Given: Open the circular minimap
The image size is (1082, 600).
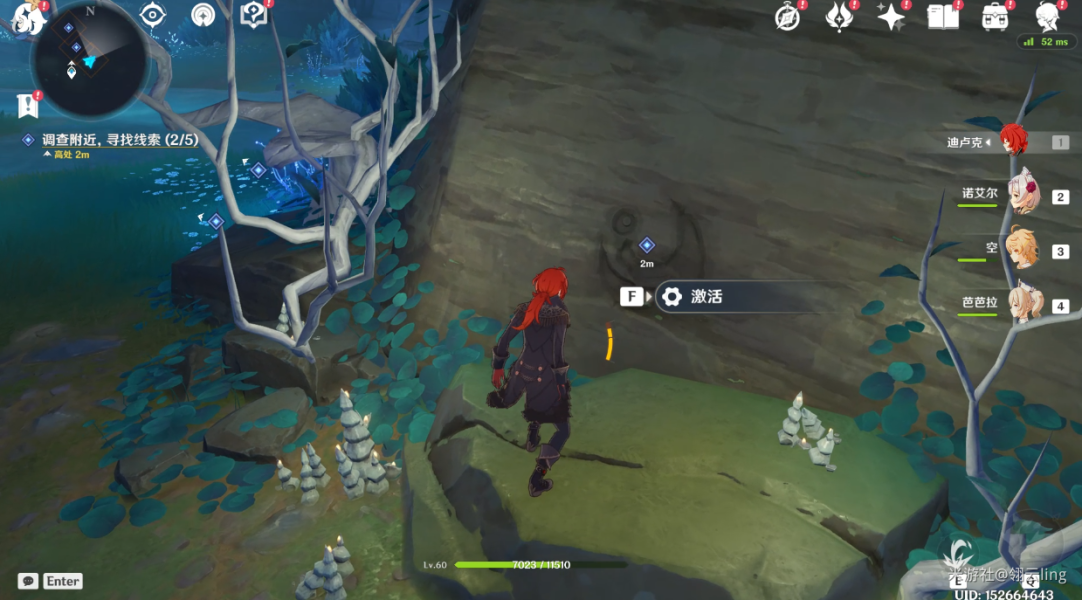Looking at the screenshot, I should pos(90,60).
